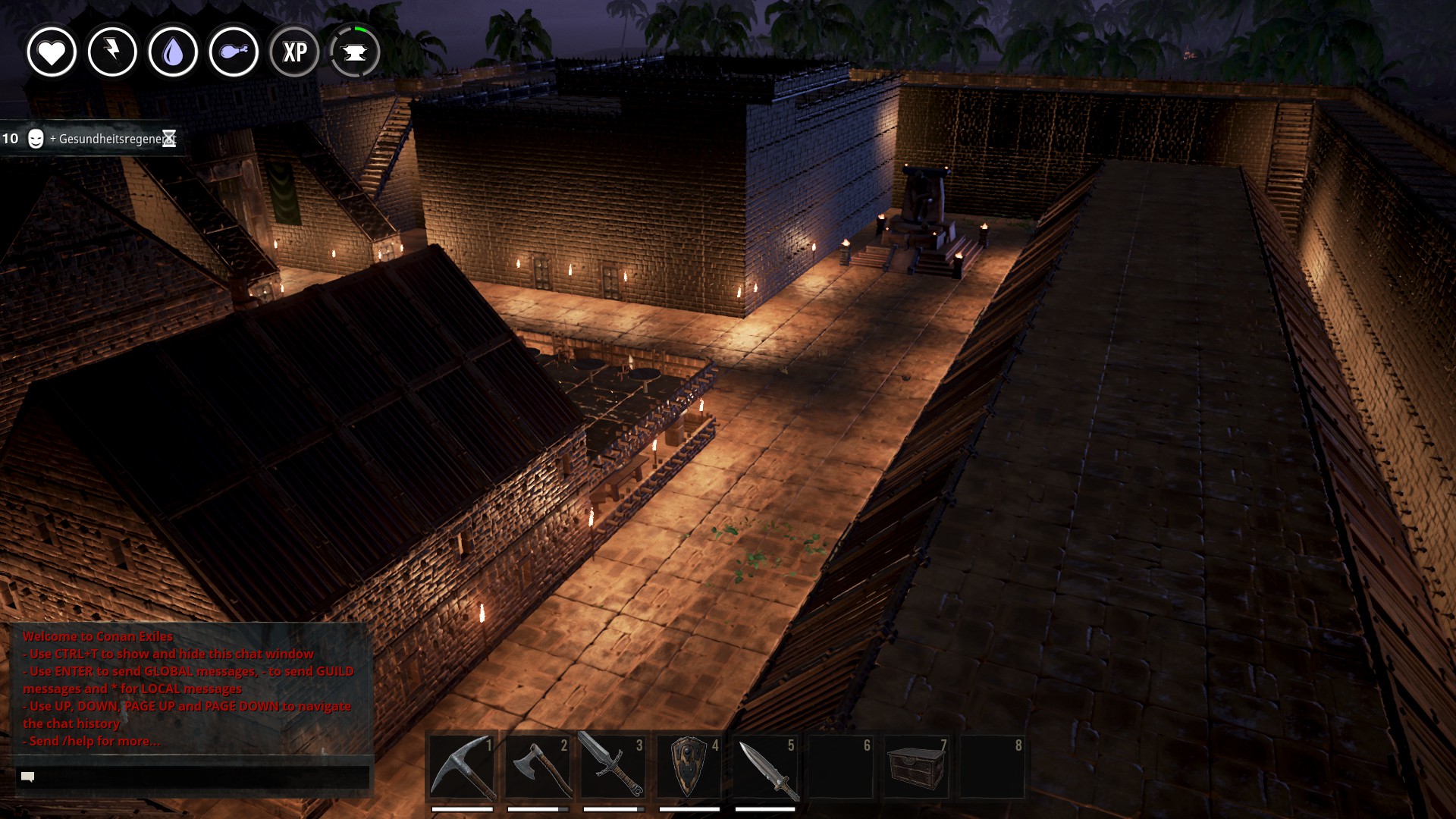Viewport: 1456px width, 819px height.
Task: Select the pickaxe in hotbar slot 1
Action: pyautogui.click(x=462, y=767)
